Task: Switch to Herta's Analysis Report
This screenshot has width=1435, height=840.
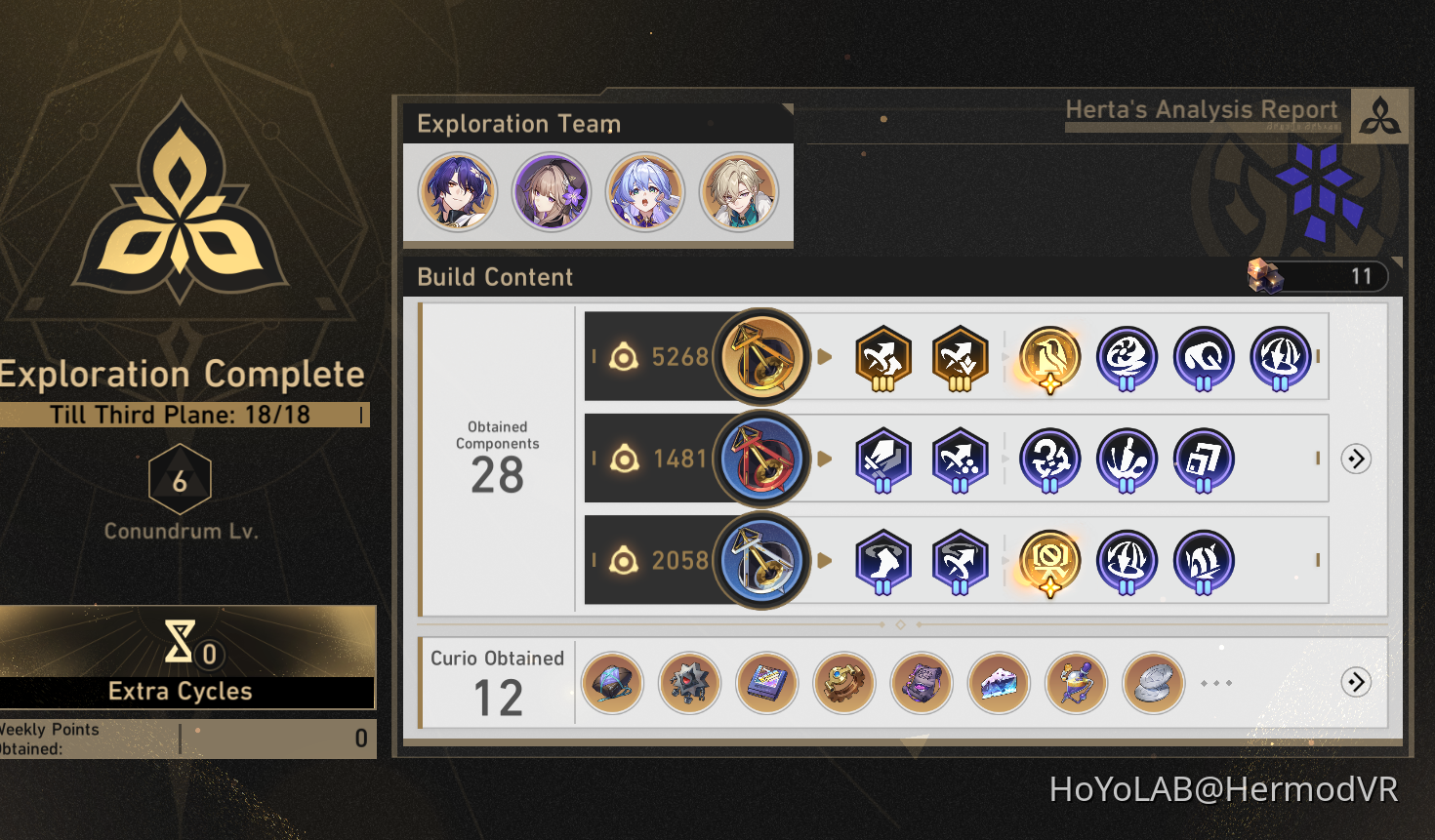Action: (1202, 110)
